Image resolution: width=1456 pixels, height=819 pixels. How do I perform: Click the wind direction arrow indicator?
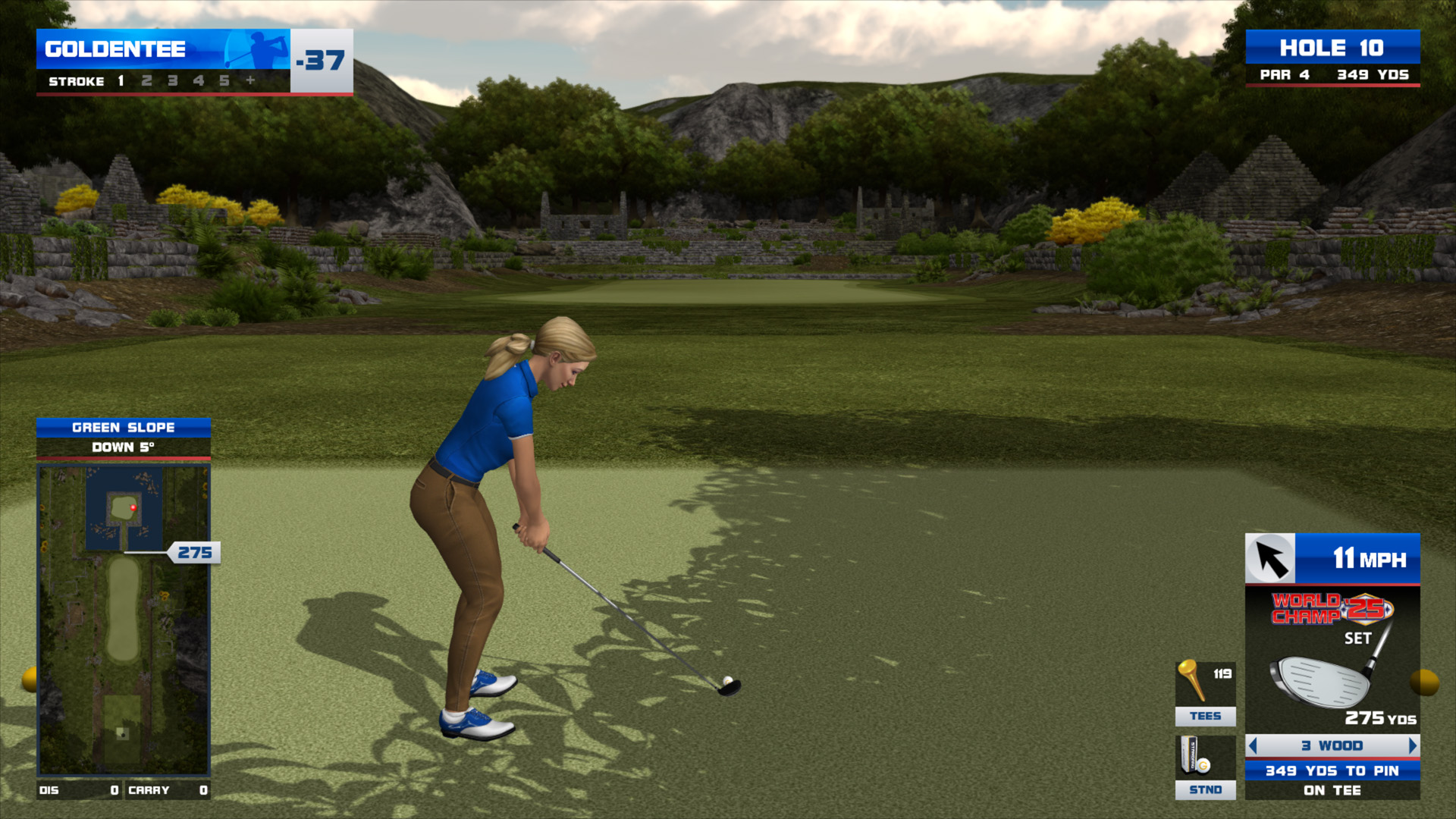(x=1271, y=560)
